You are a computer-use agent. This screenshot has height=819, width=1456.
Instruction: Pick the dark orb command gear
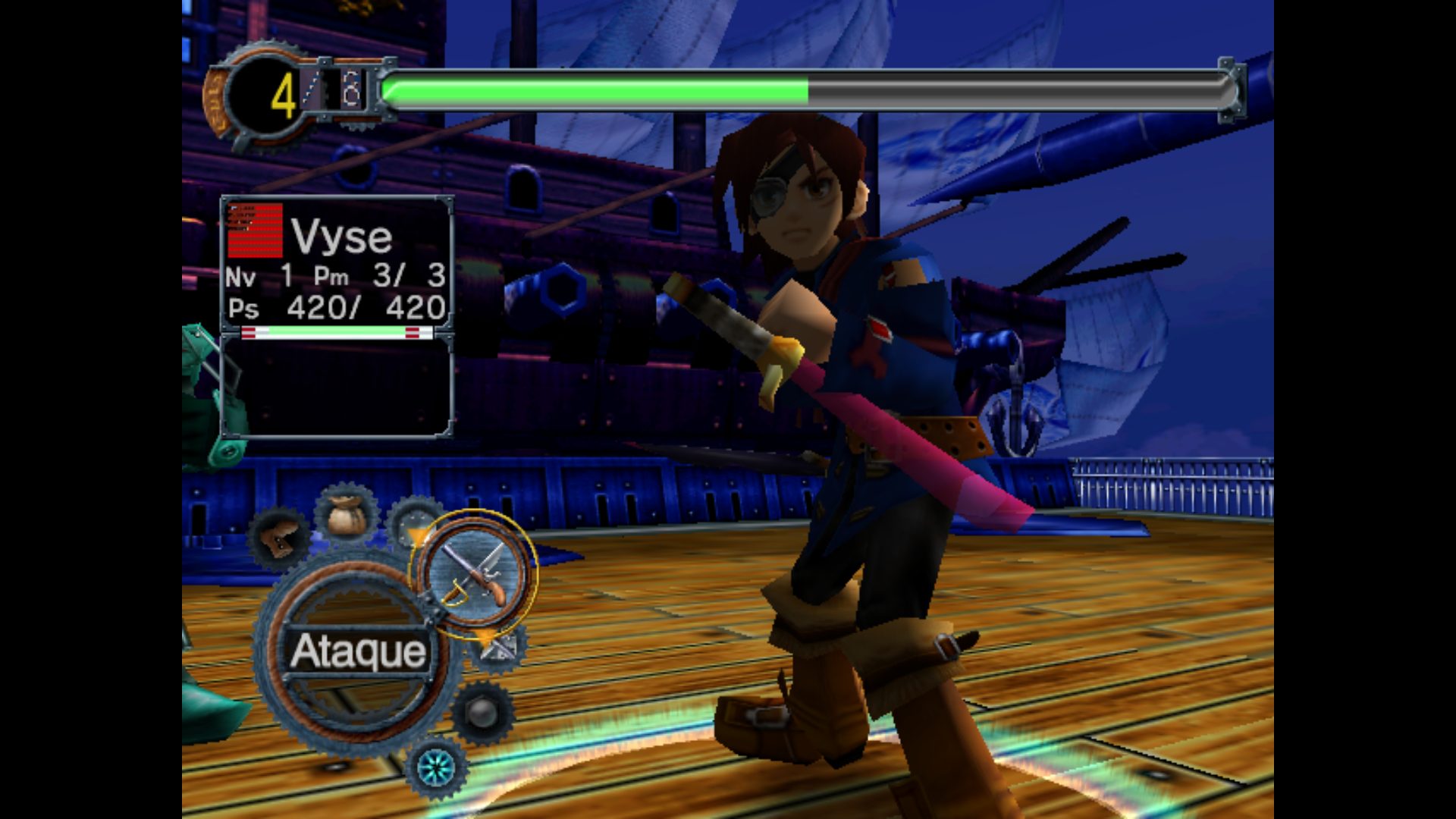pos(482,713)
